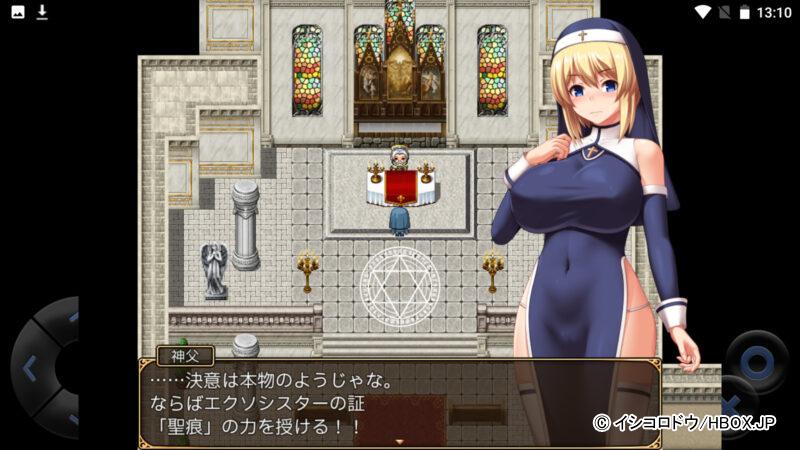The image size is (800, 450).
Task: Push the d-pad left arrow
Action: [28, 367]
